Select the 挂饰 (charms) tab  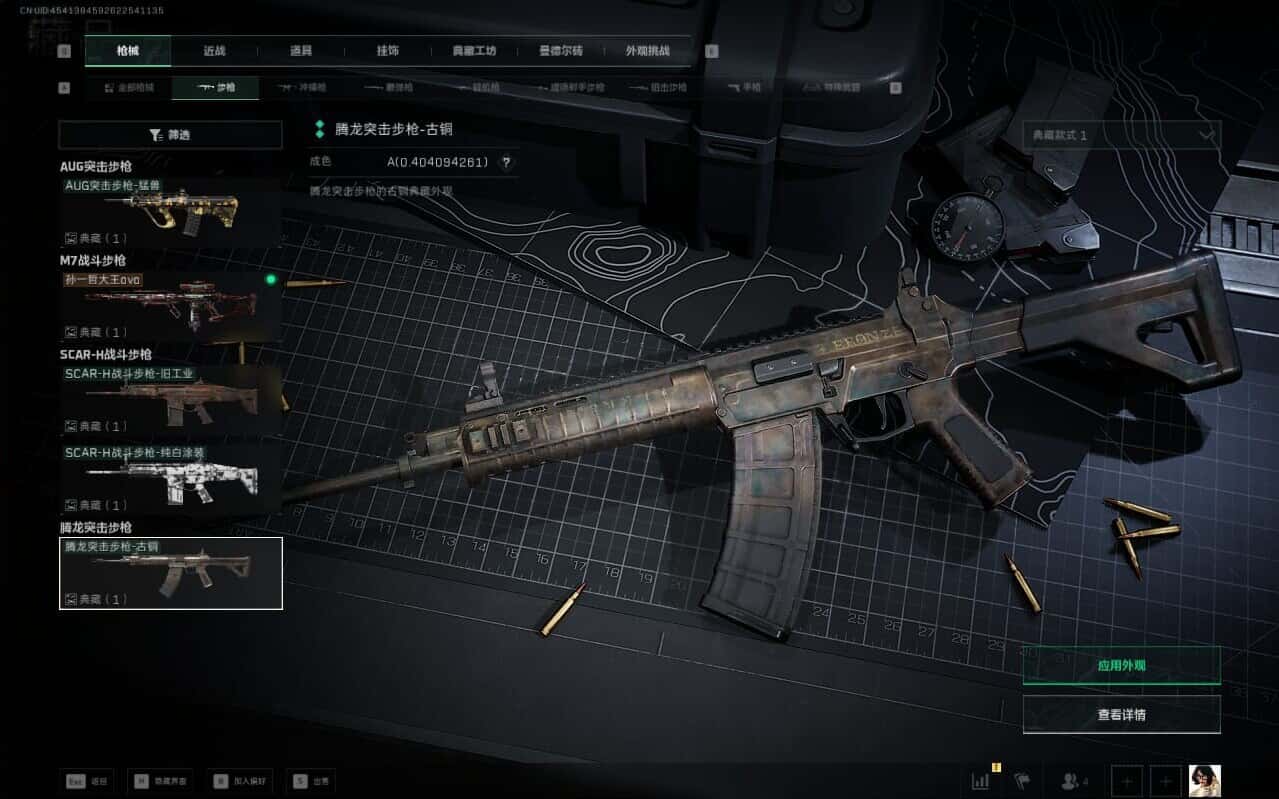(x=388, y=51)
